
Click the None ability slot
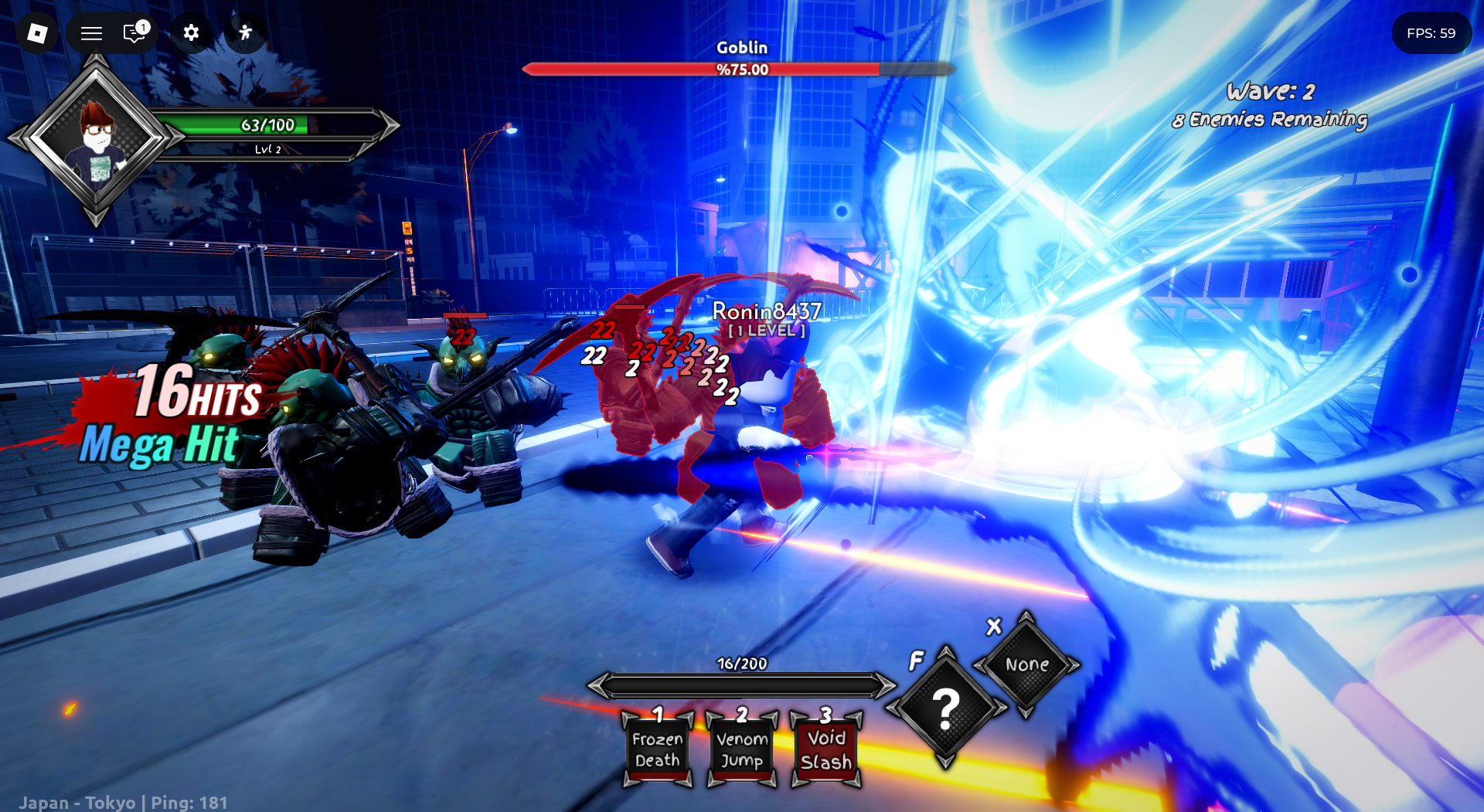(1026, 664)
